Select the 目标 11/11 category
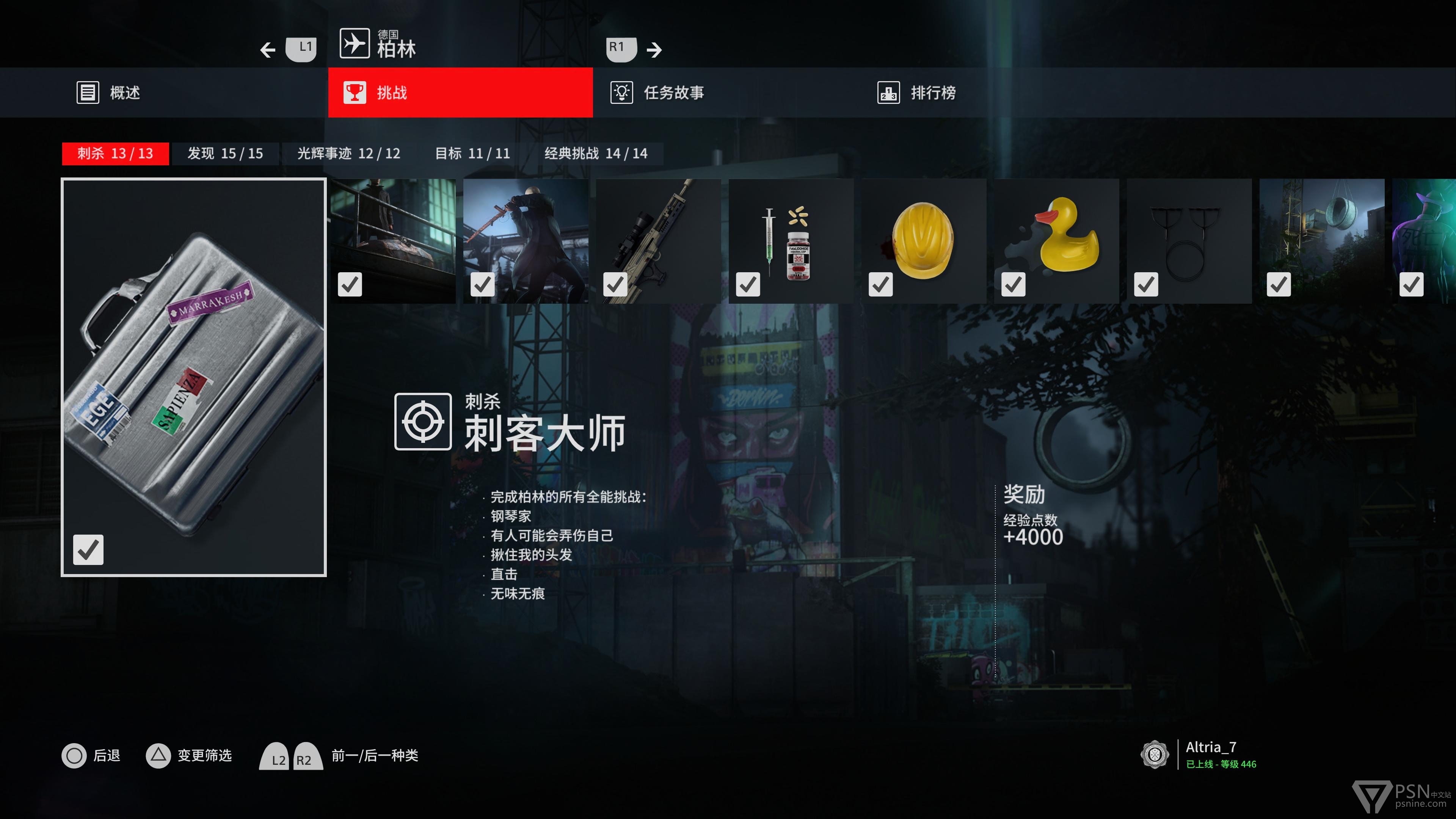Viewport: 1456px width, 819px height. 472,154
